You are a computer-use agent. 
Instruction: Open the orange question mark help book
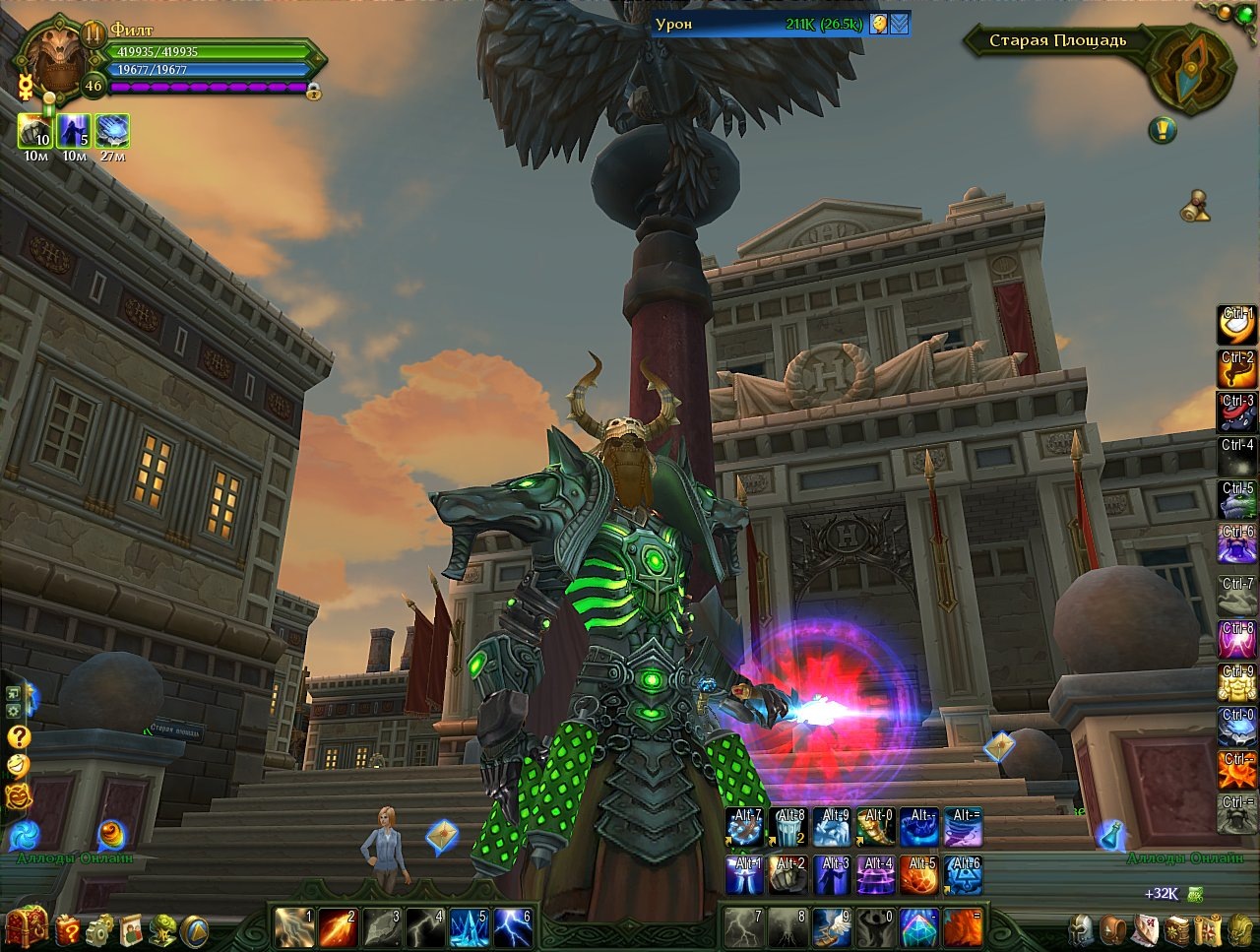[x=68, y=928]
